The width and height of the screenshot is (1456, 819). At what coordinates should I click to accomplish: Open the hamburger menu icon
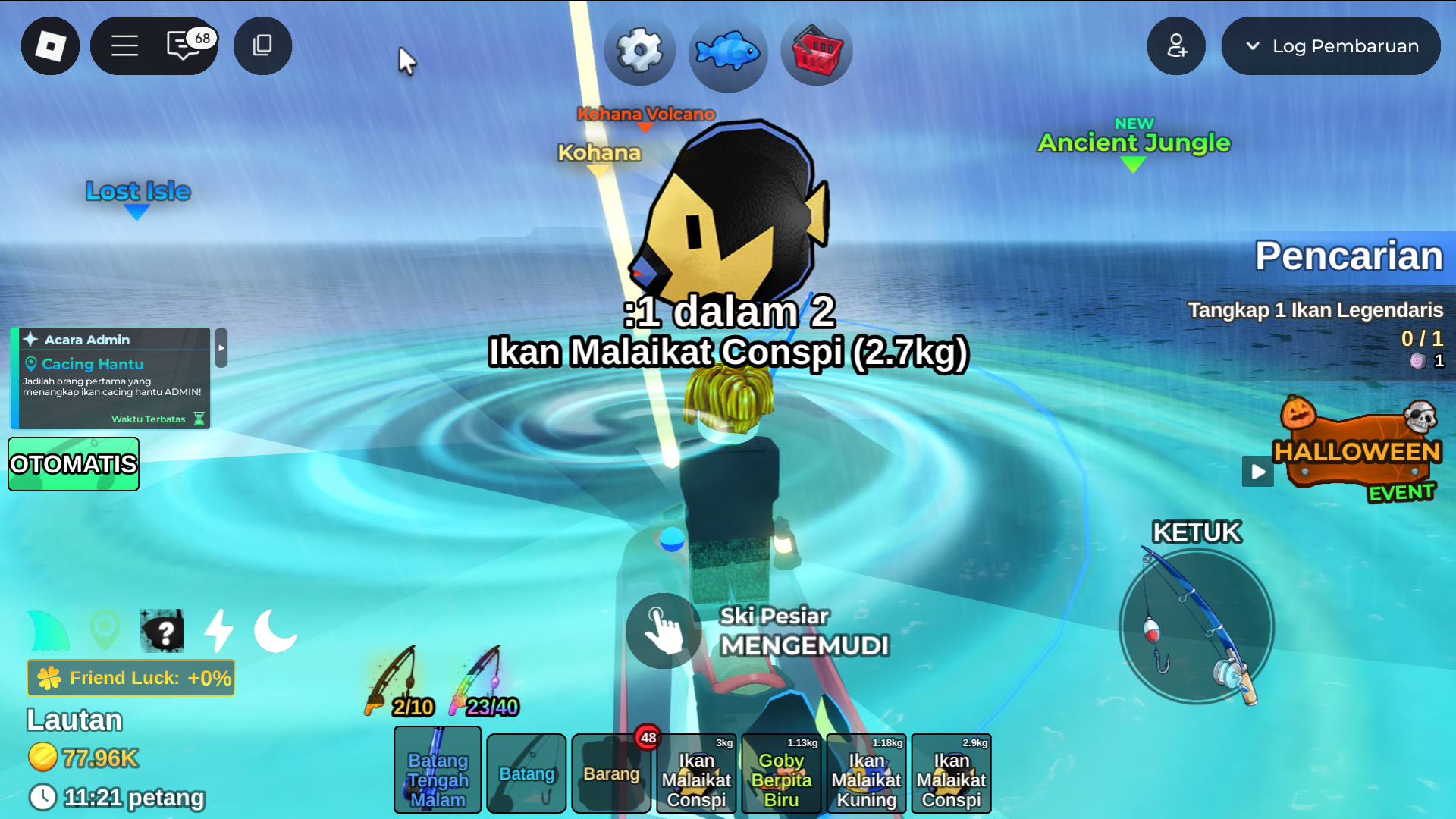click(124, 46)
